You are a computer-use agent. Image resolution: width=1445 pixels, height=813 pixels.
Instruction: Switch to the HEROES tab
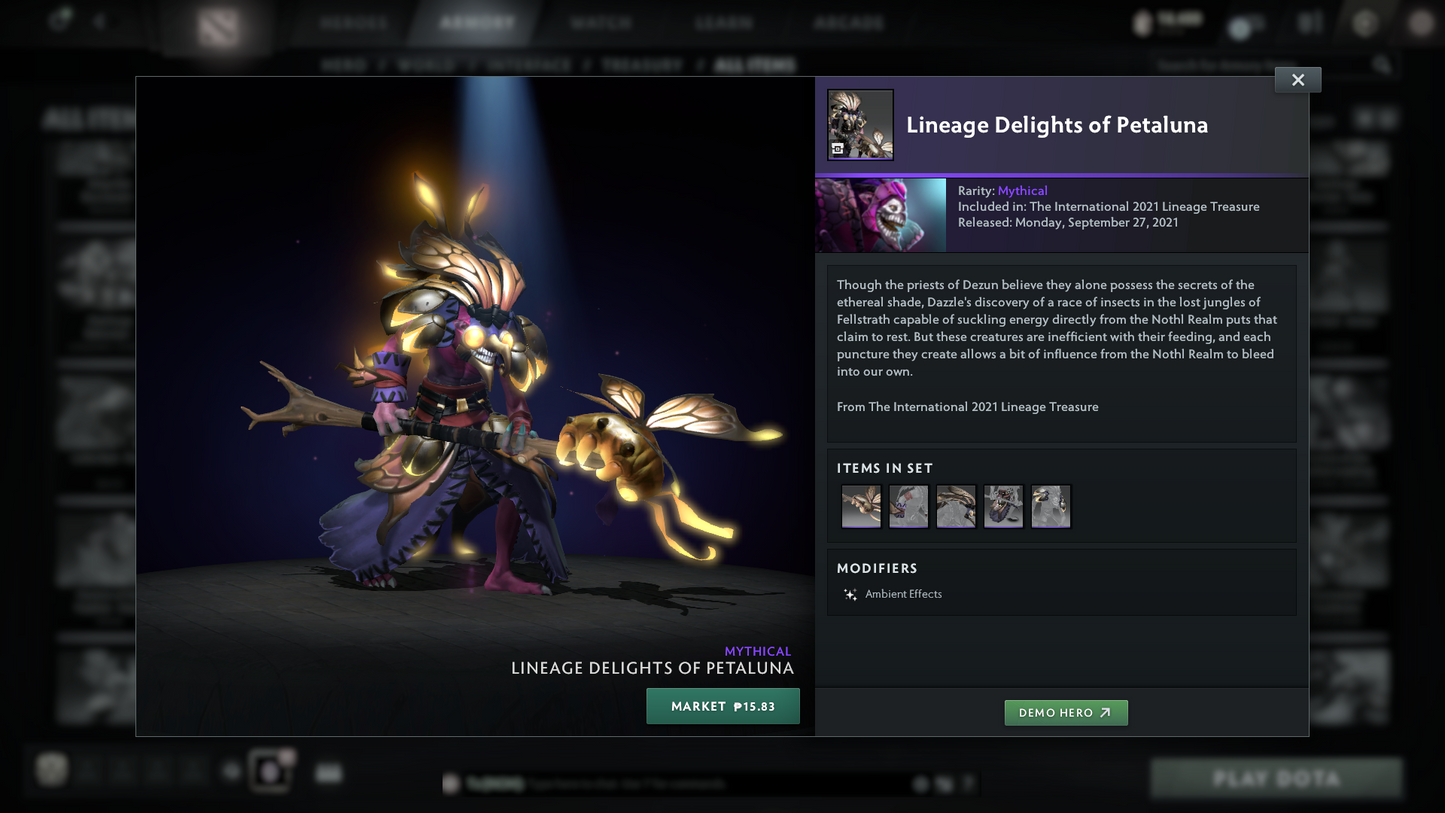(x=352, y=21)
